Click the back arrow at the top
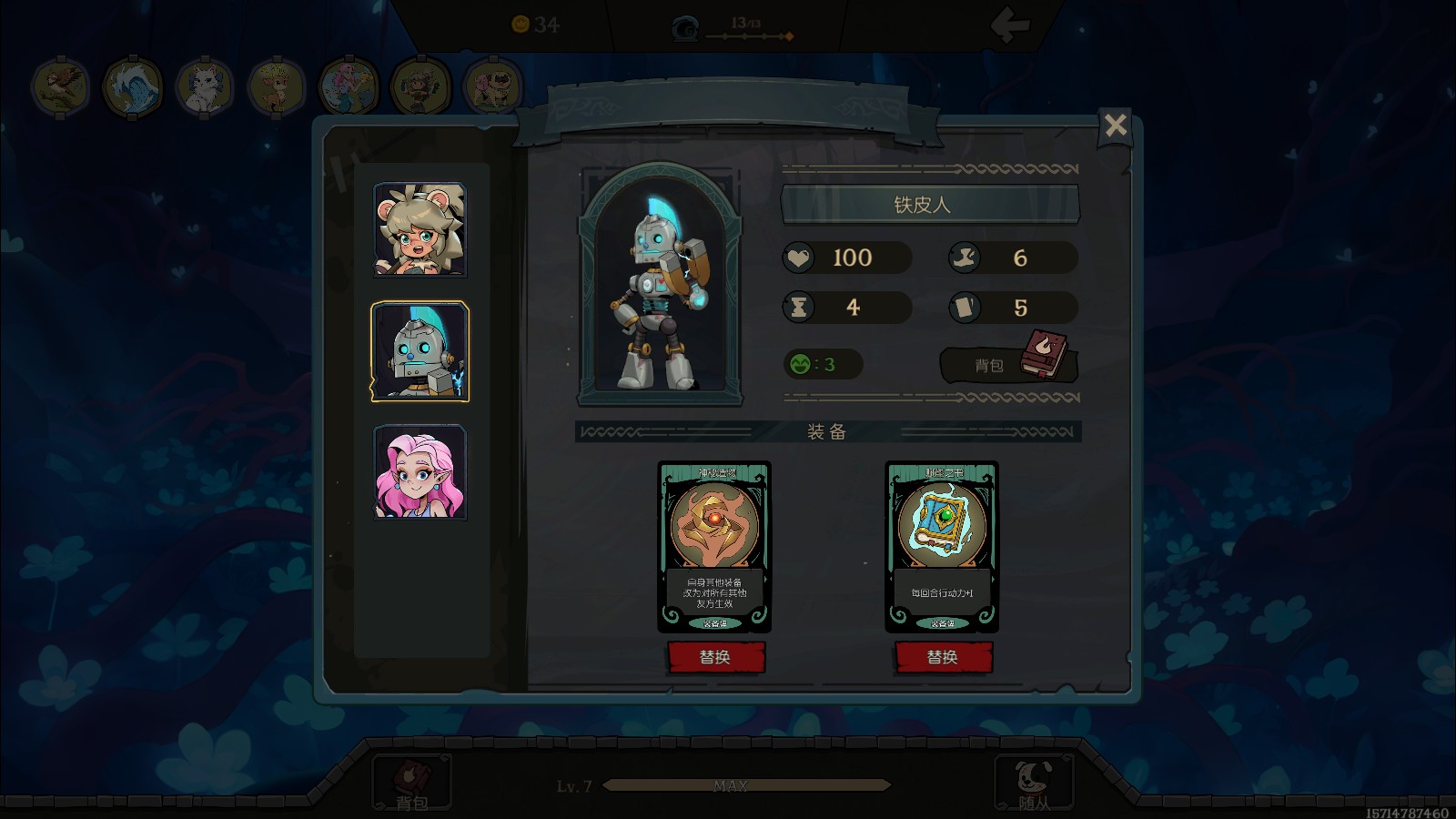 point(1010,25)
